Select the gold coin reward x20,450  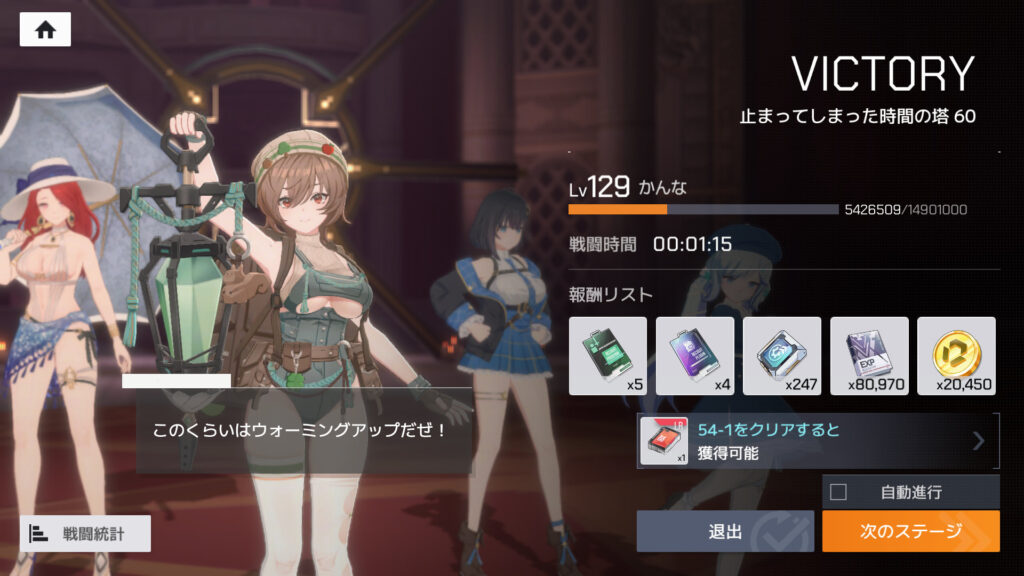click(x=956, y=356)
